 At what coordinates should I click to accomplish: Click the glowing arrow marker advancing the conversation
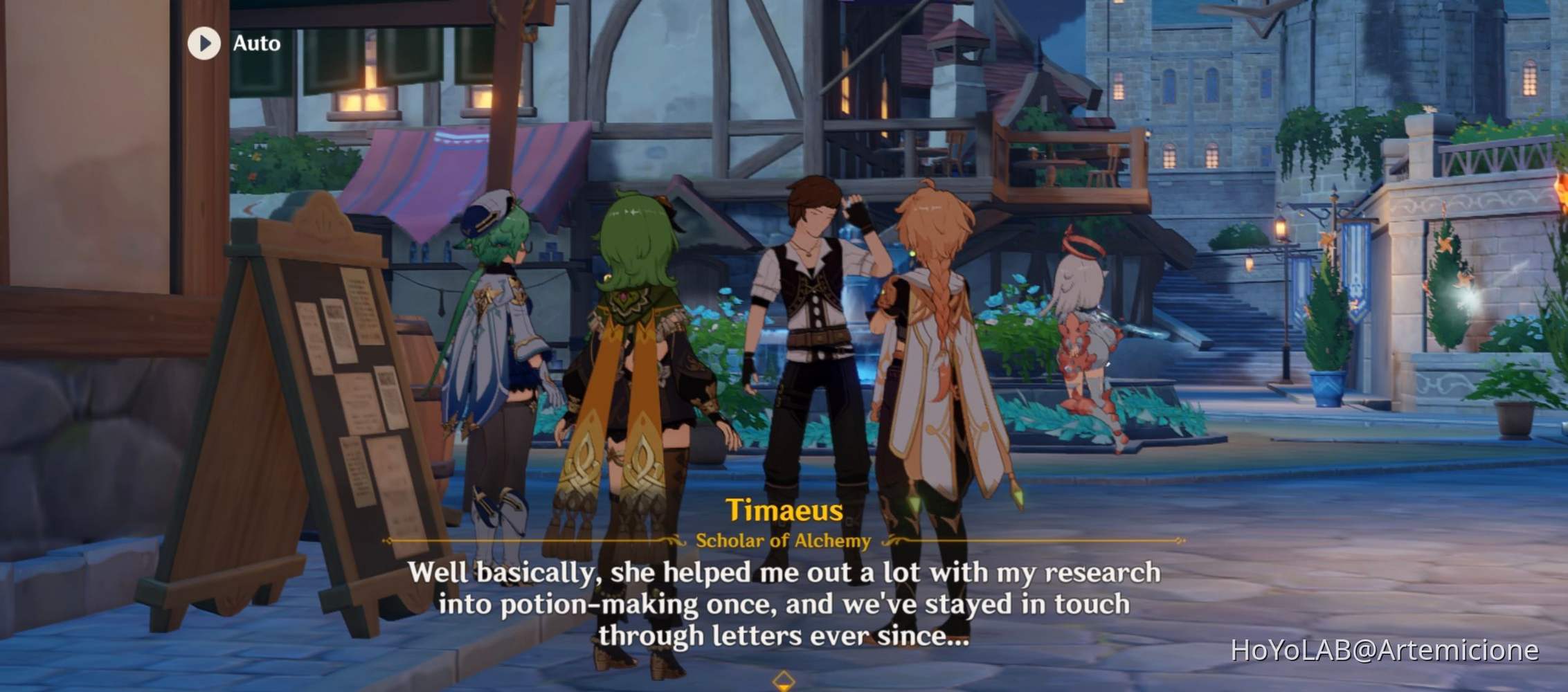pos(784,680)
